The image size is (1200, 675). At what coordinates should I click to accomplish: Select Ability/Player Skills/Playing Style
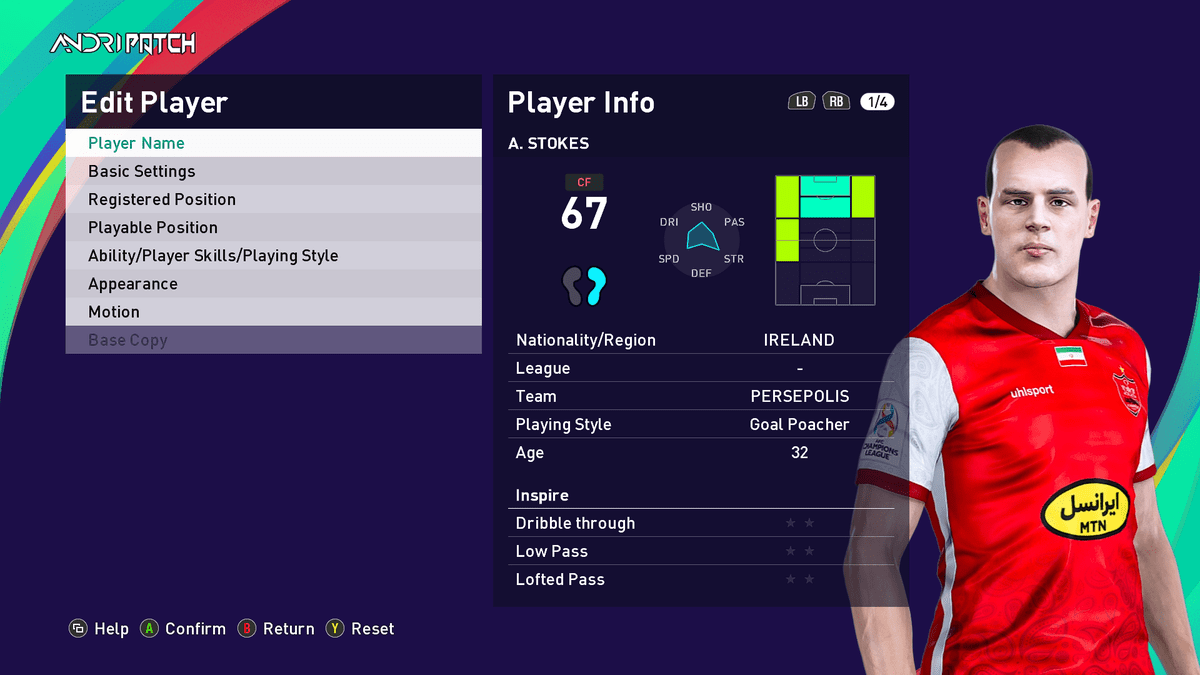pyautogui.click(x=273, y=255)
